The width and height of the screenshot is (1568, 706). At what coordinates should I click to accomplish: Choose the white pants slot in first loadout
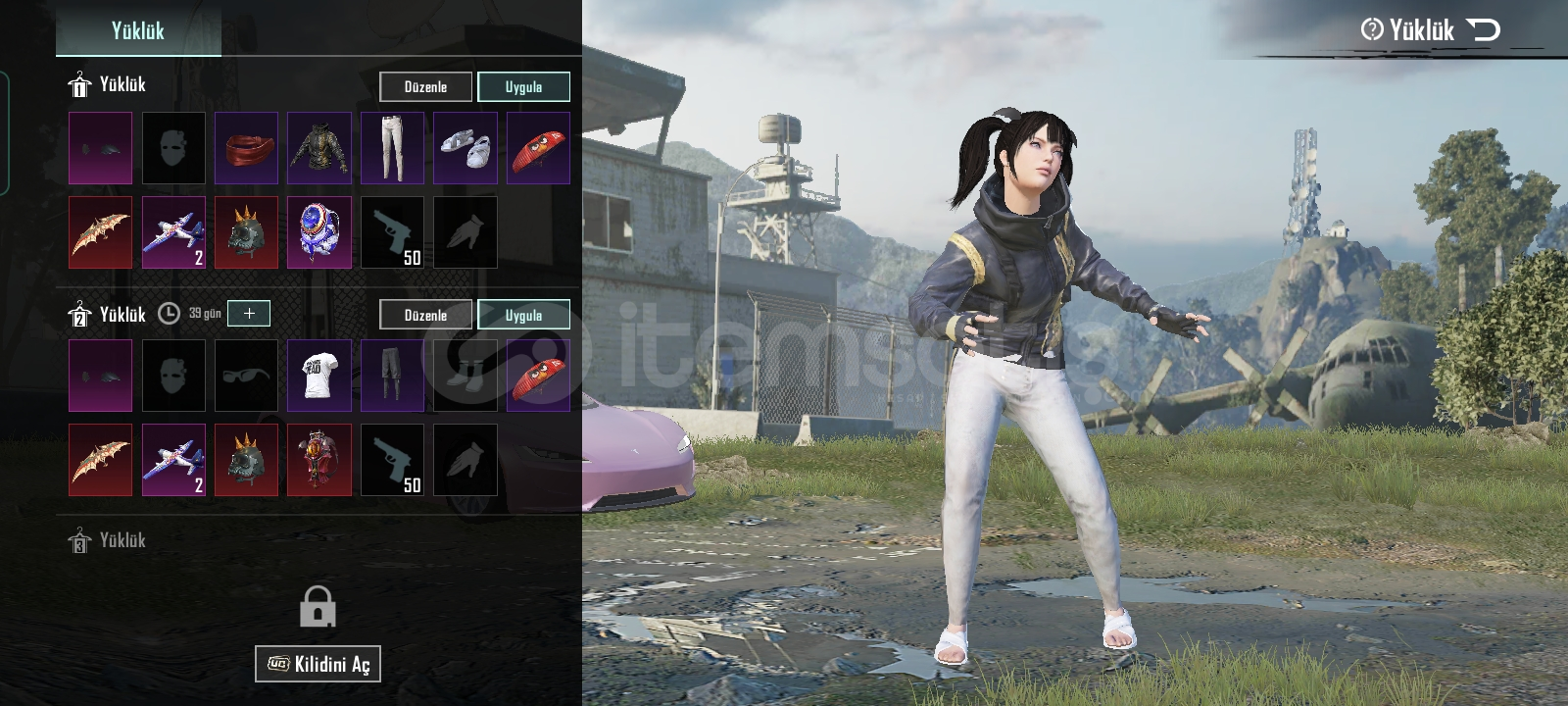click(x=392, y=148)
